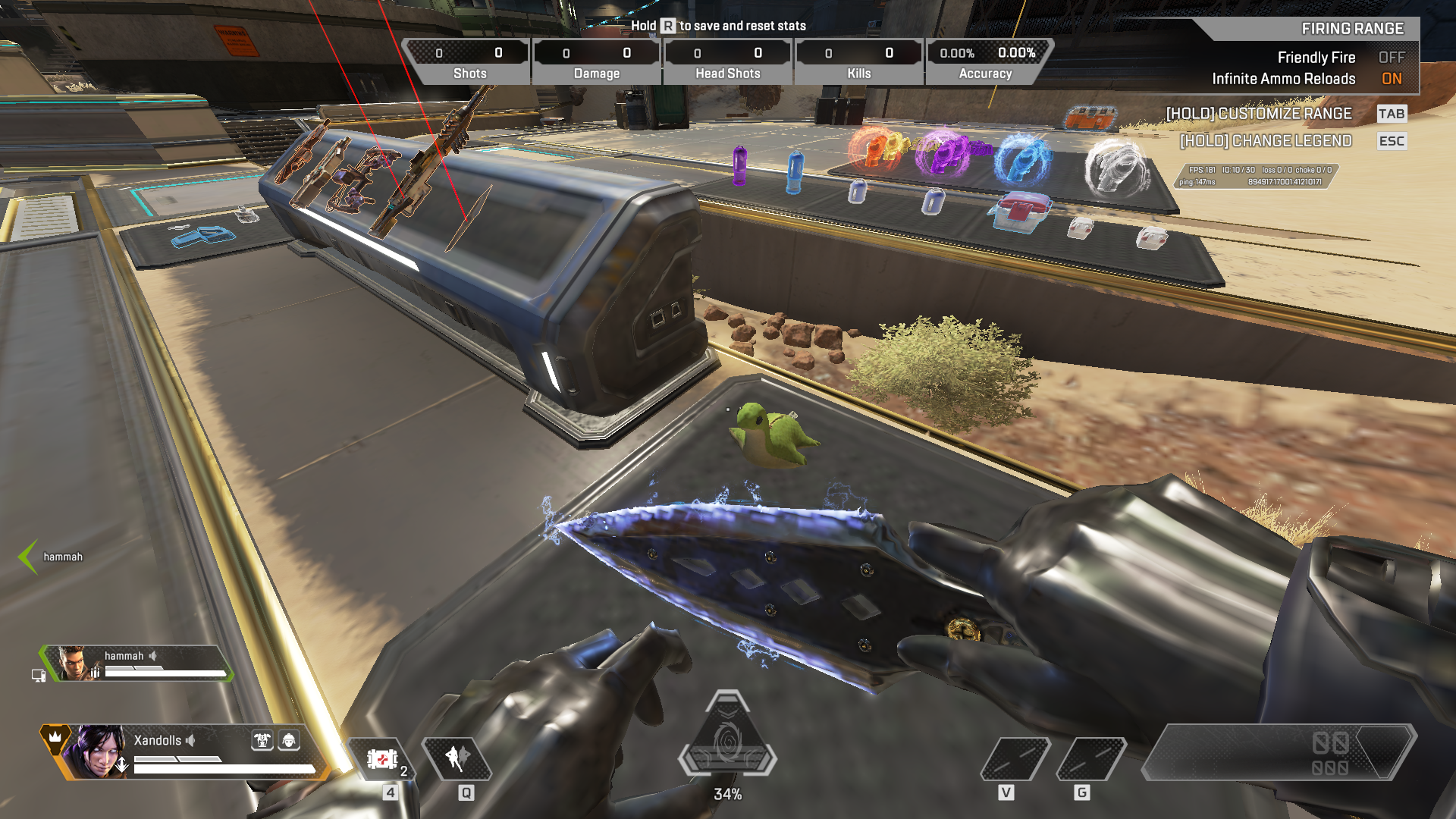Select the healing item slot

[x=383, y=758]
